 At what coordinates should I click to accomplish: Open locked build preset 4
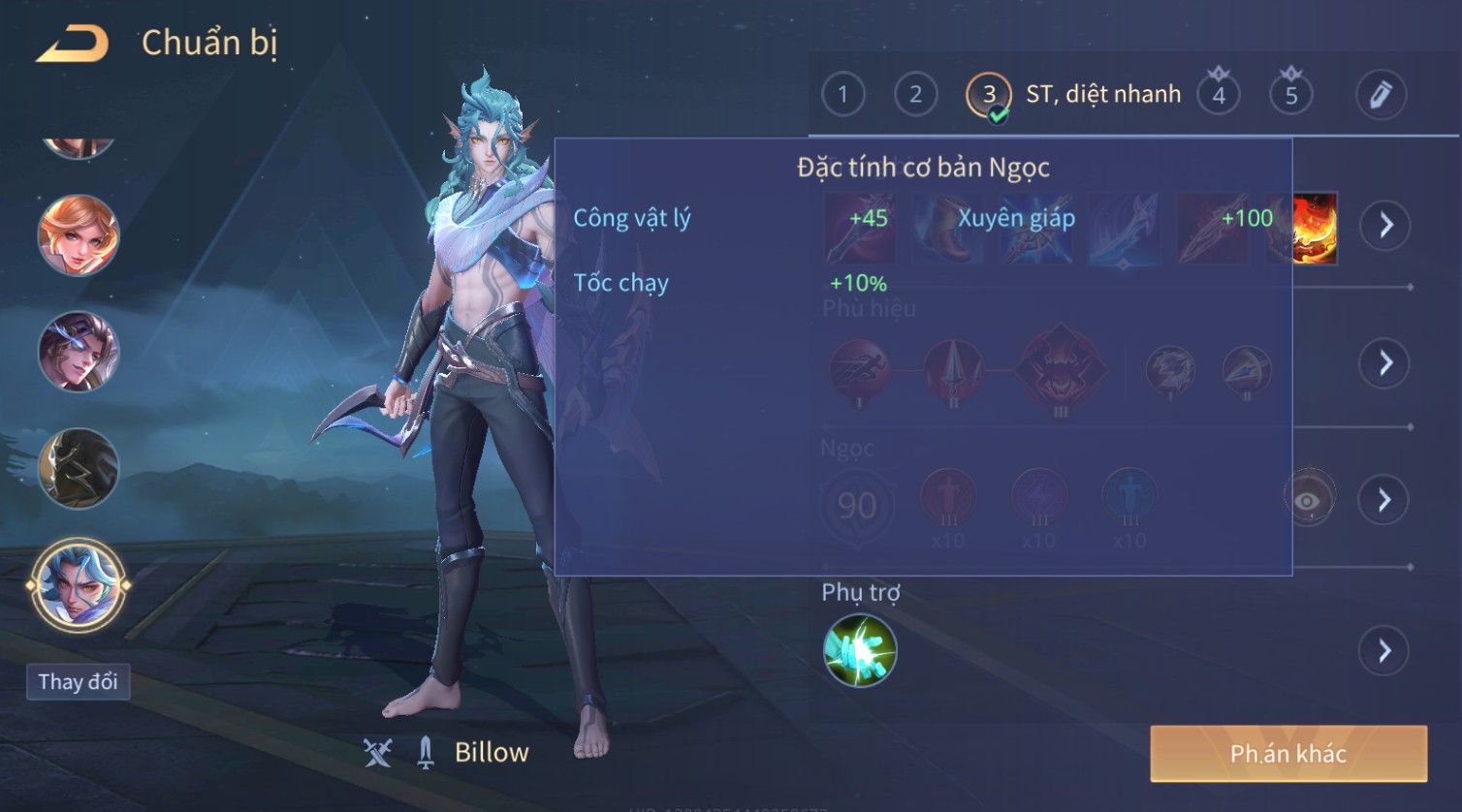click(1219, 95)
